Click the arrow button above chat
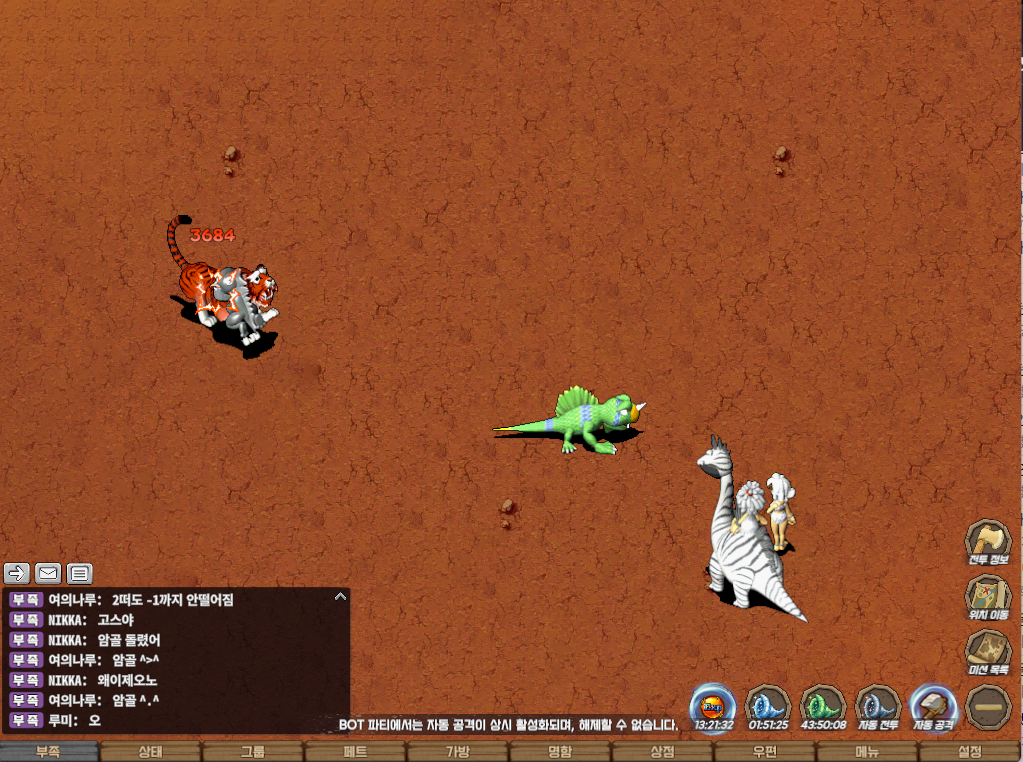Screen dimensions: 1023x762 [17, 573]
